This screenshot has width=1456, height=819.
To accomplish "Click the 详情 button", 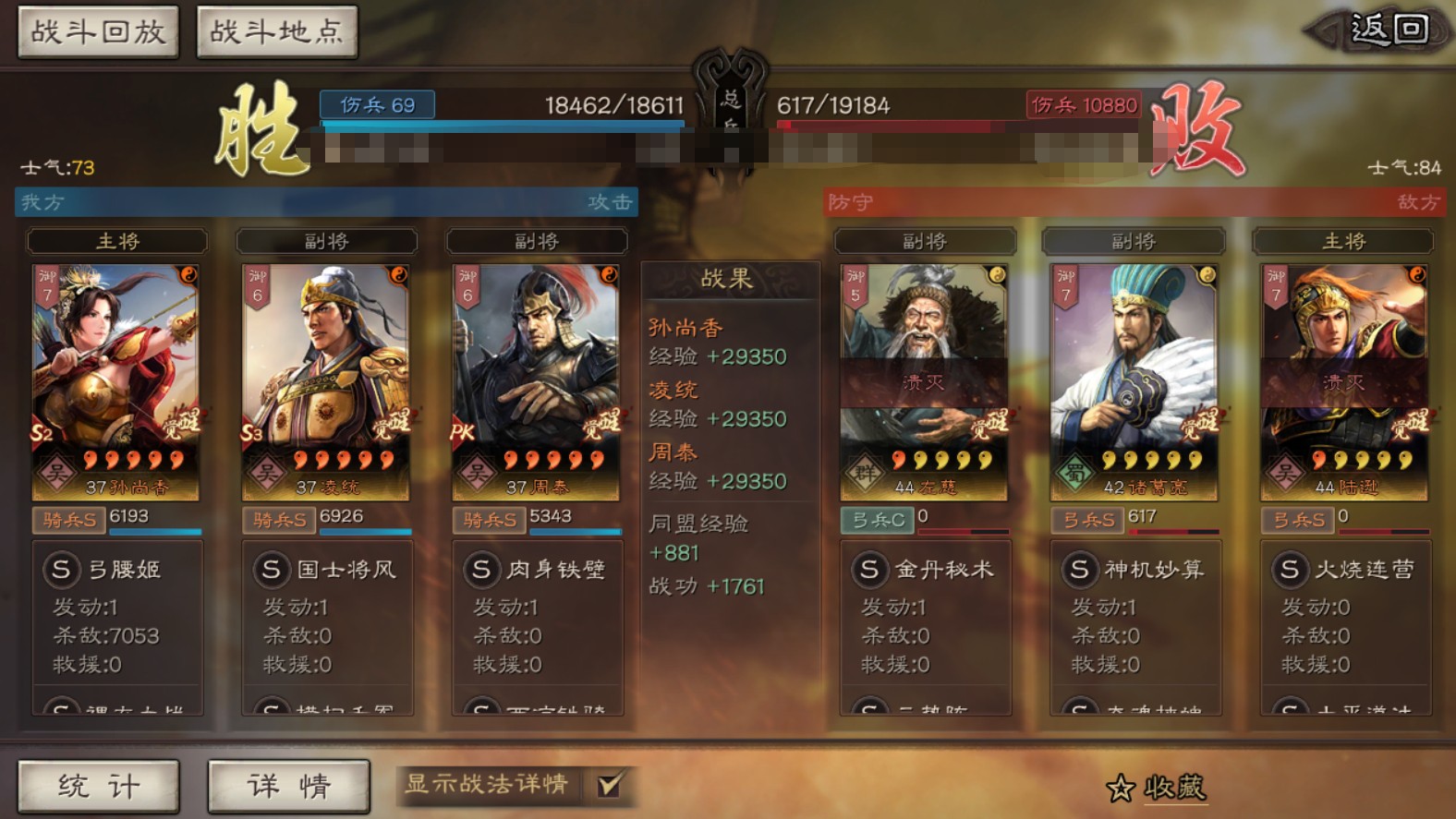I will pyautogui.click(x=288, y=786).
